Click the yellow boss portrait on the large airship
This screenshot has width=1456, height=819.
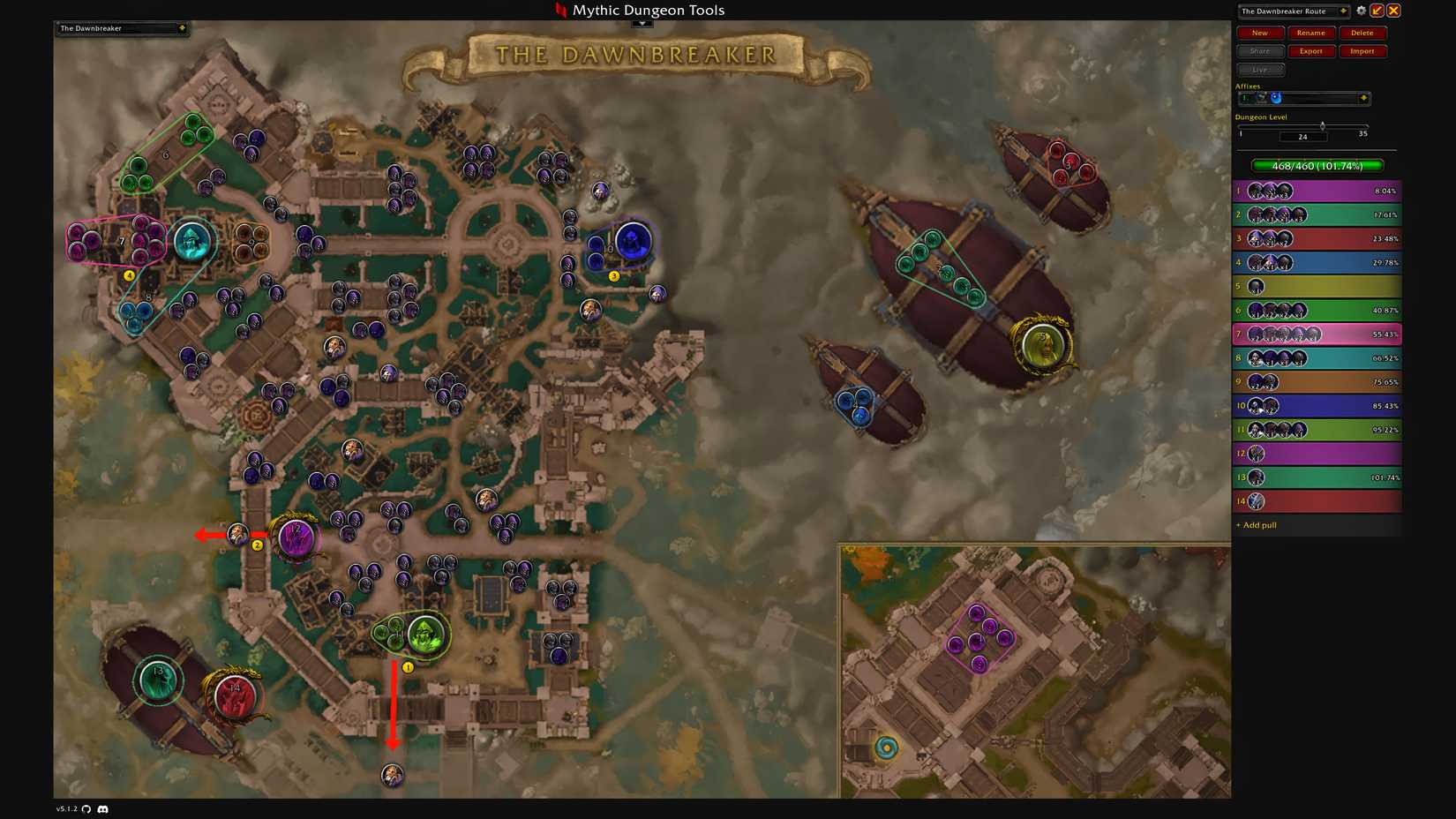click(x=1044, y=344)
